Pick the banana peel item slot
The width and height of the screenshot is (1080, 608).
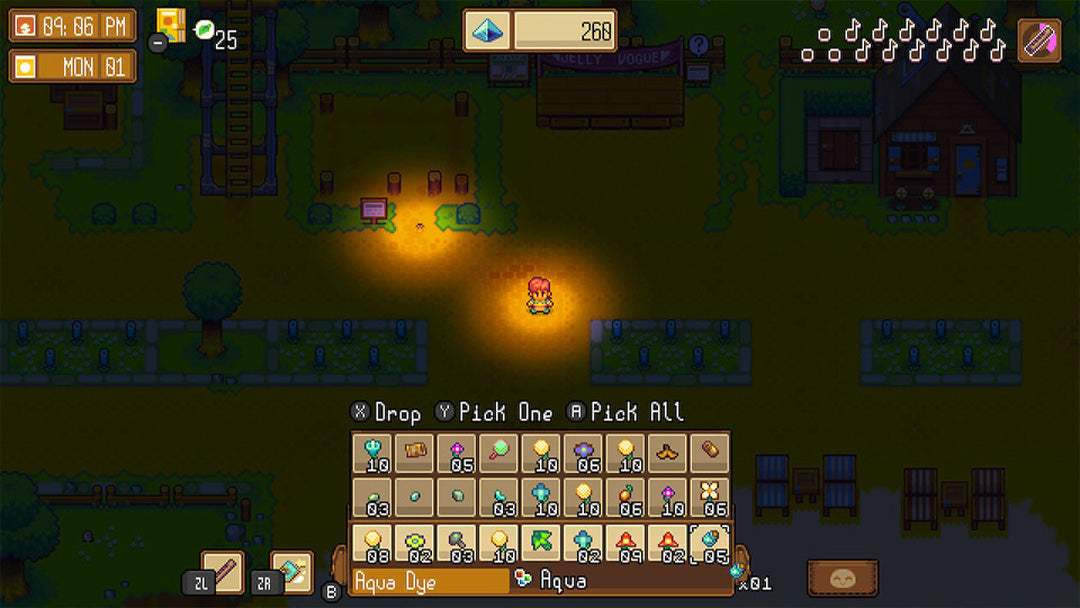pos(667,453)
